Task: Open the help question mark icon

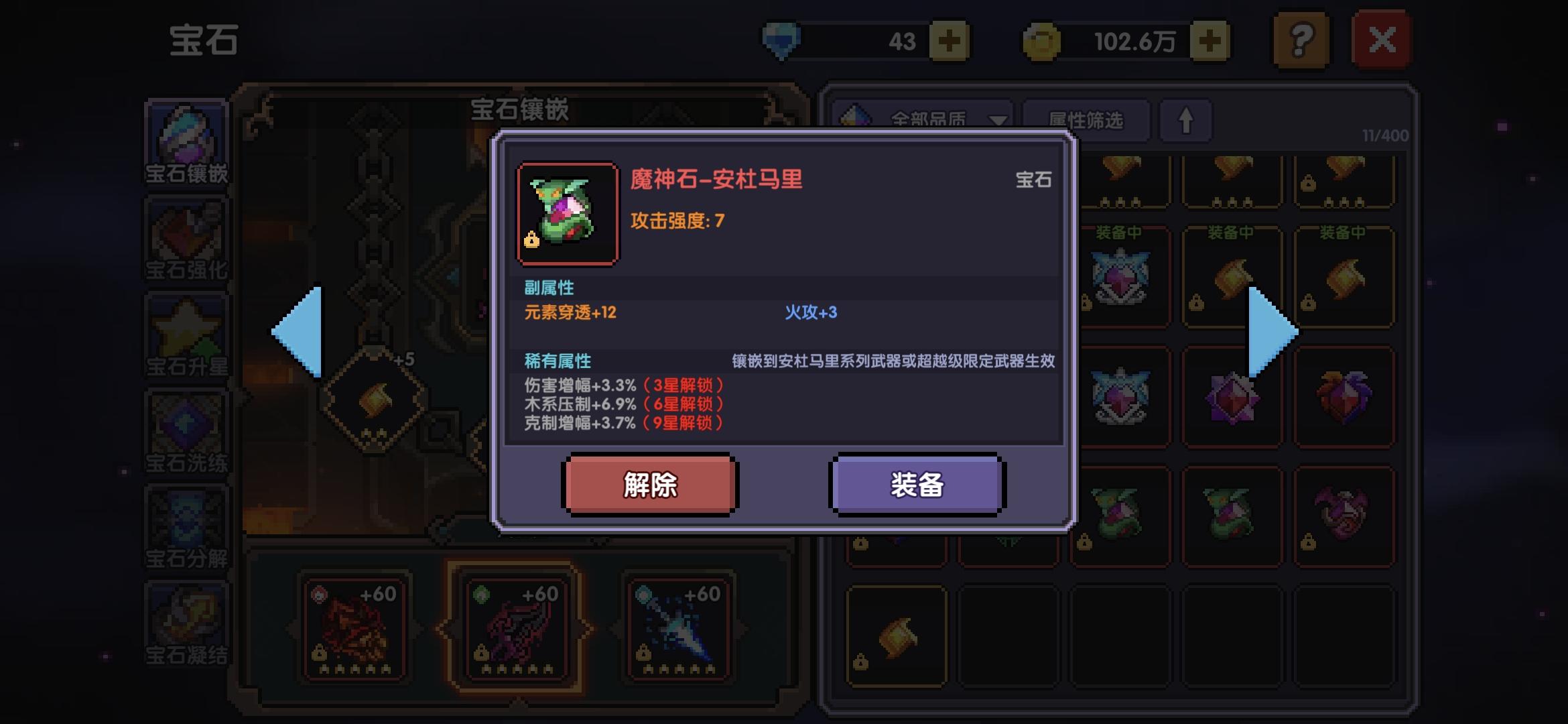Action: [x=1300, y=40]
